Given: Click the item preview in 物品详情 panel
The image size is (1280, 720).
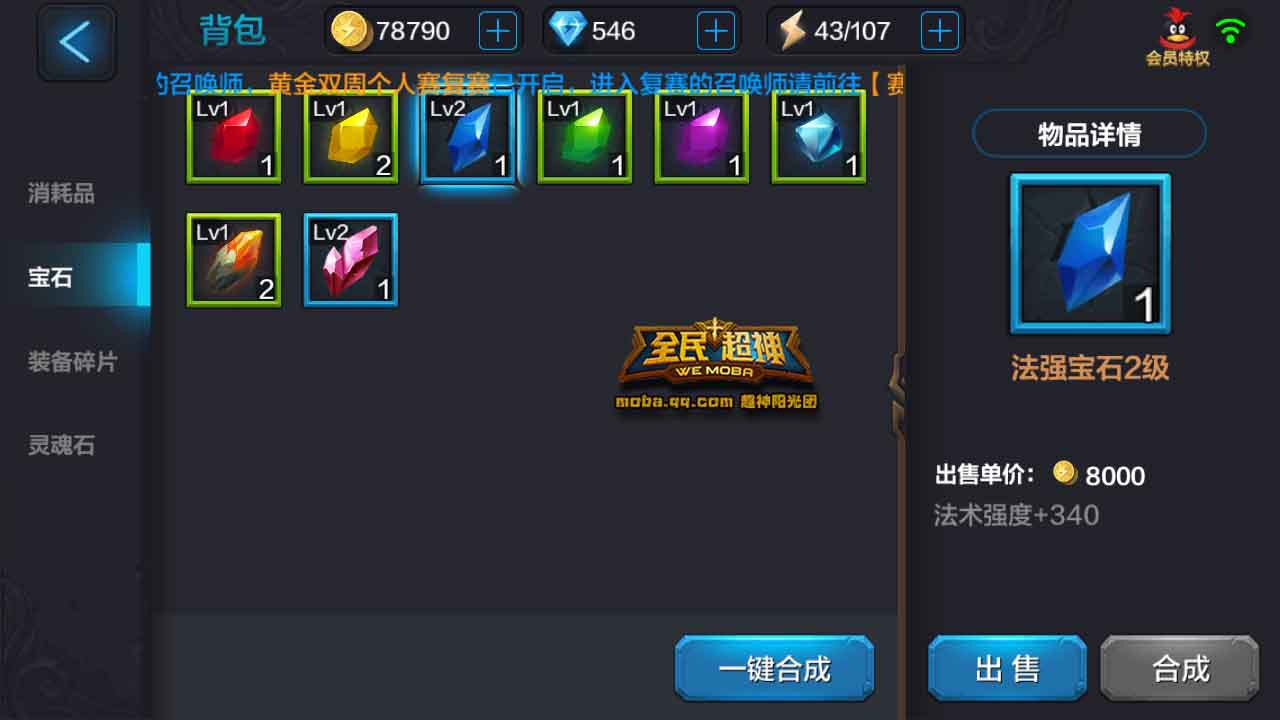Looking at the screenshot, I should point(1089,253).
